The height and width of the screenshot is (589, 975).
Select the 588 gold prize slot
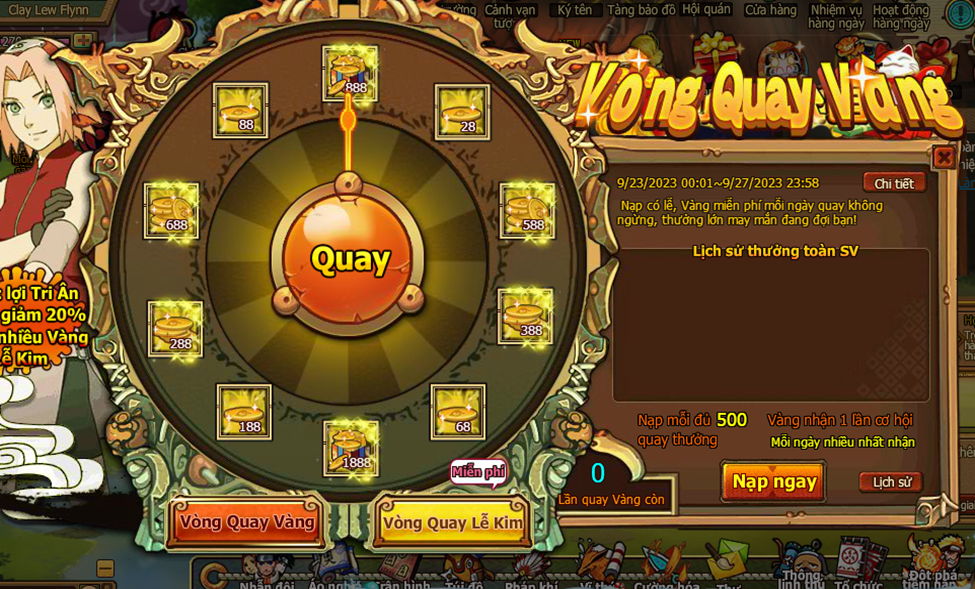point(527,210)
